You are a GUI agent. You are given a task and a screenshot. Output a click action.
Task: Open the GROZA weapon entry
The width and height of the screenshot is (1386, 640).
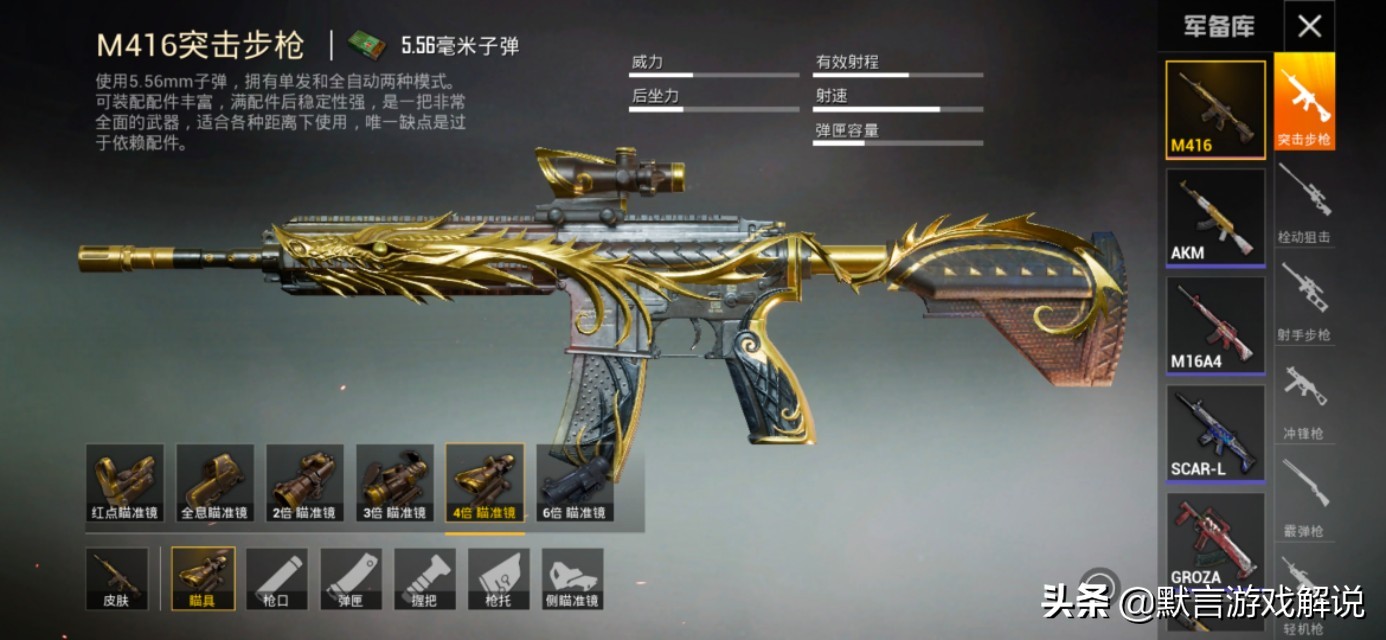[1215, 541]
